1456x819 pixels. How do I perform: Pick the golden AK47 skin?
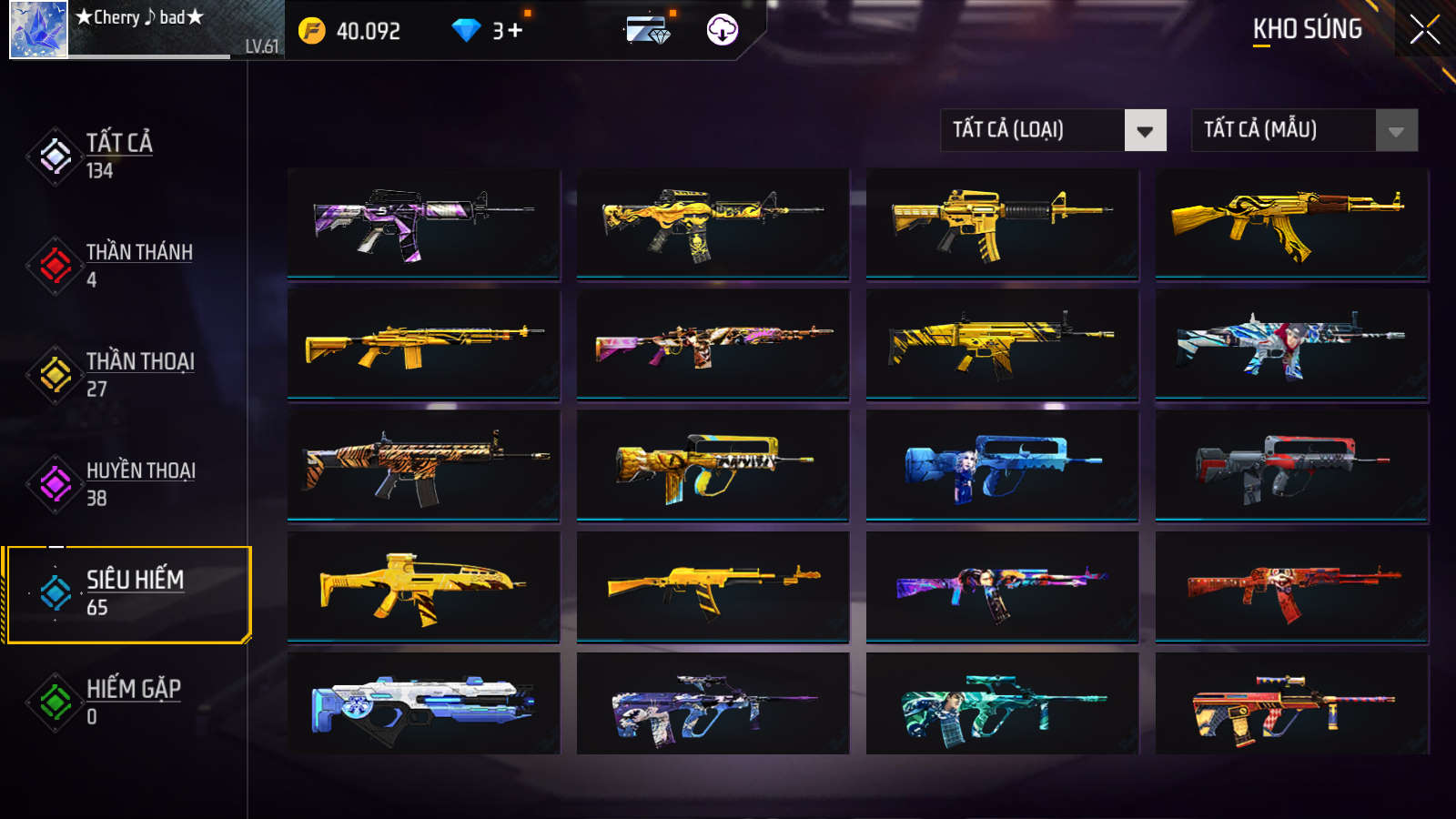pyautogui.click(x=1291, y=223)
